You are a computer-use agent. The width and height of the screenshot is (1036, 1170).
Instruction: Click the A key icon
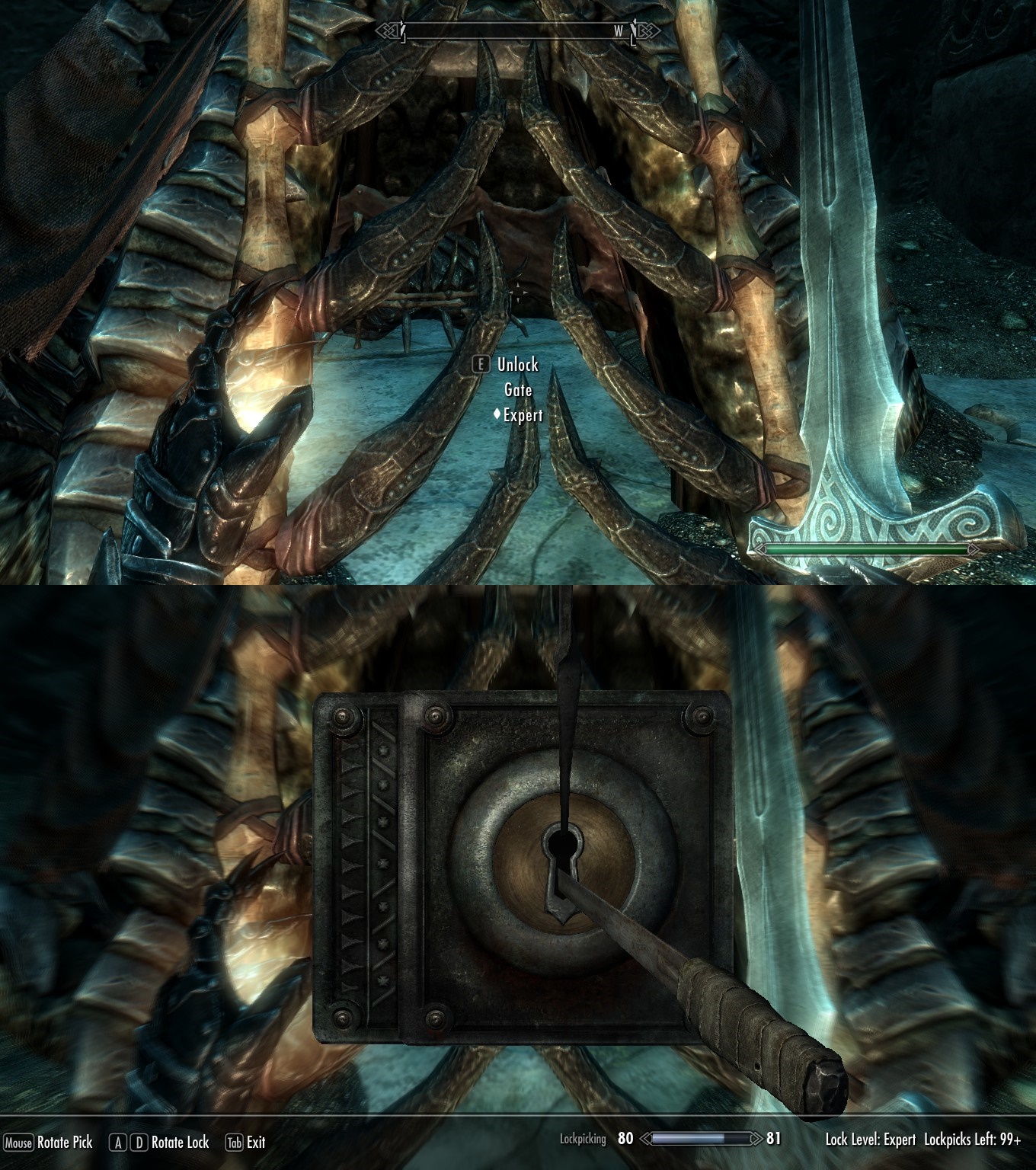[117, 1143]
